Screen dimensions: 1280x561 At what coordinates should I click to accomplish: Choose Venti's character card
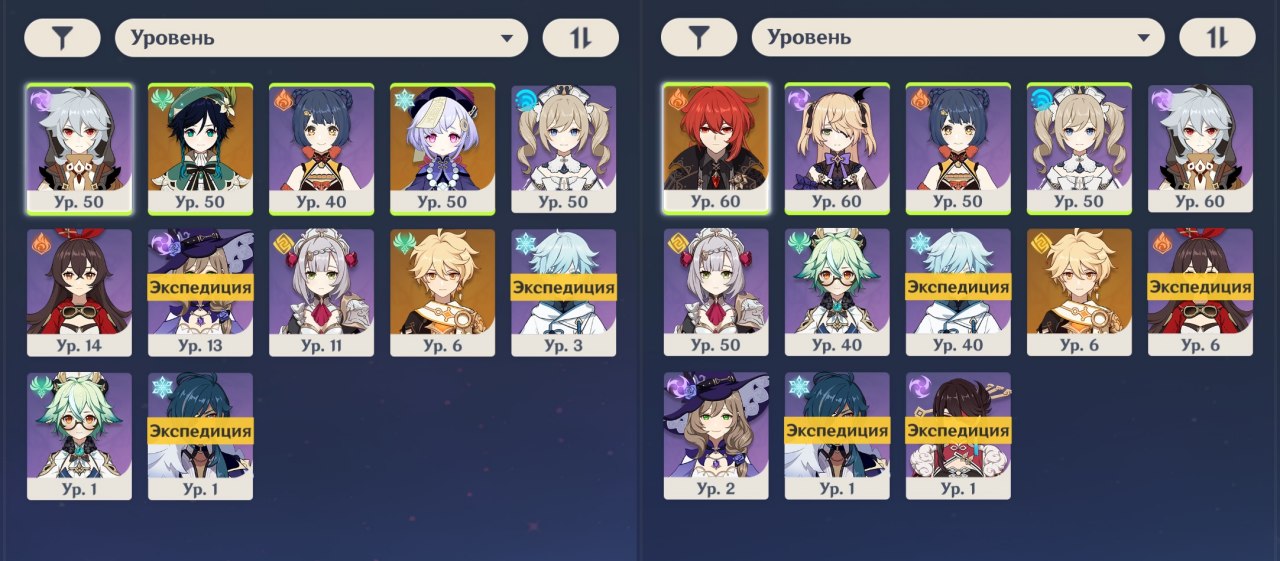(201, 148)
